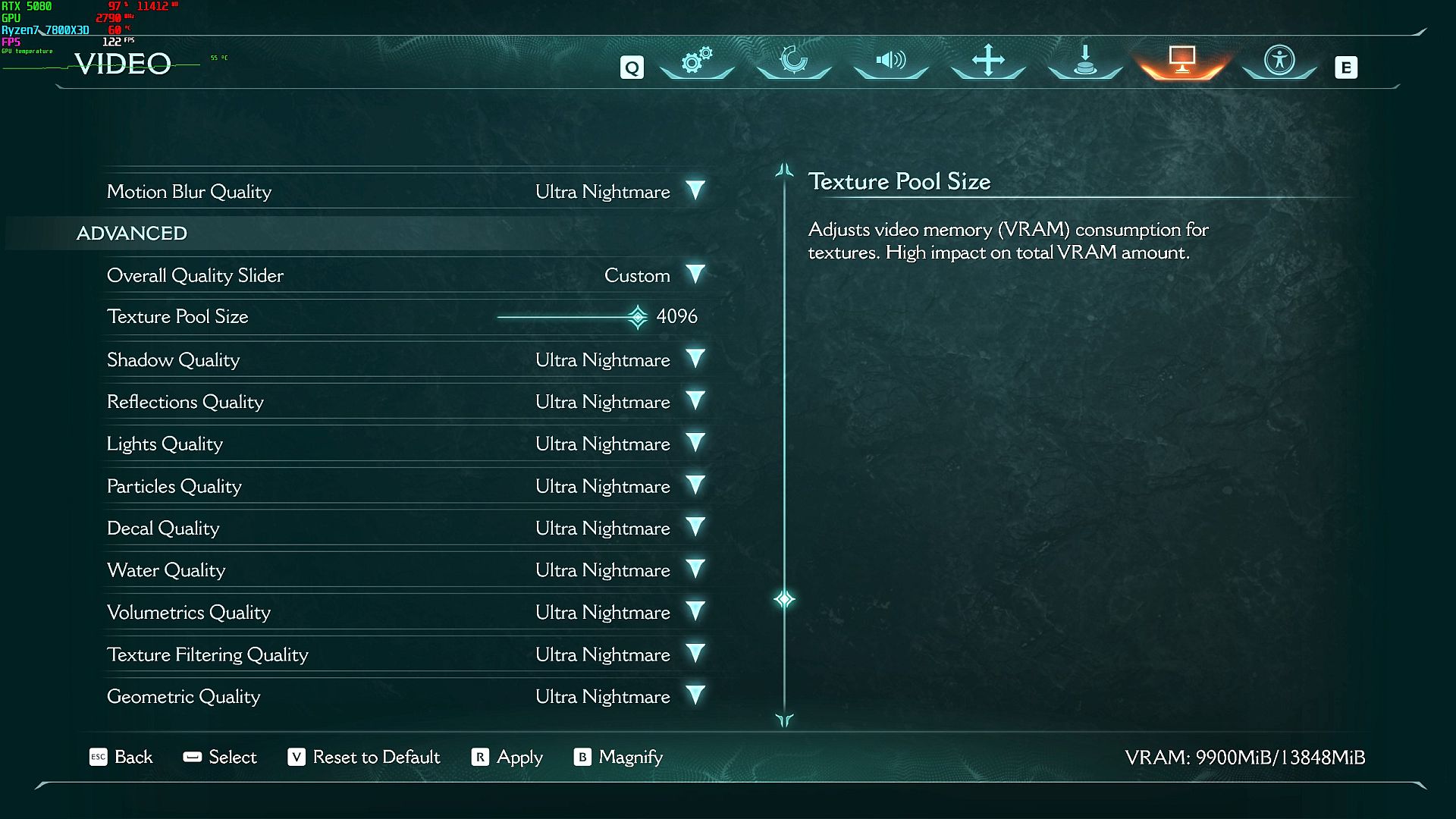Switch to the gears settings tab
The height and width of the screenshot is (819, 1456).
pos(697,61)
